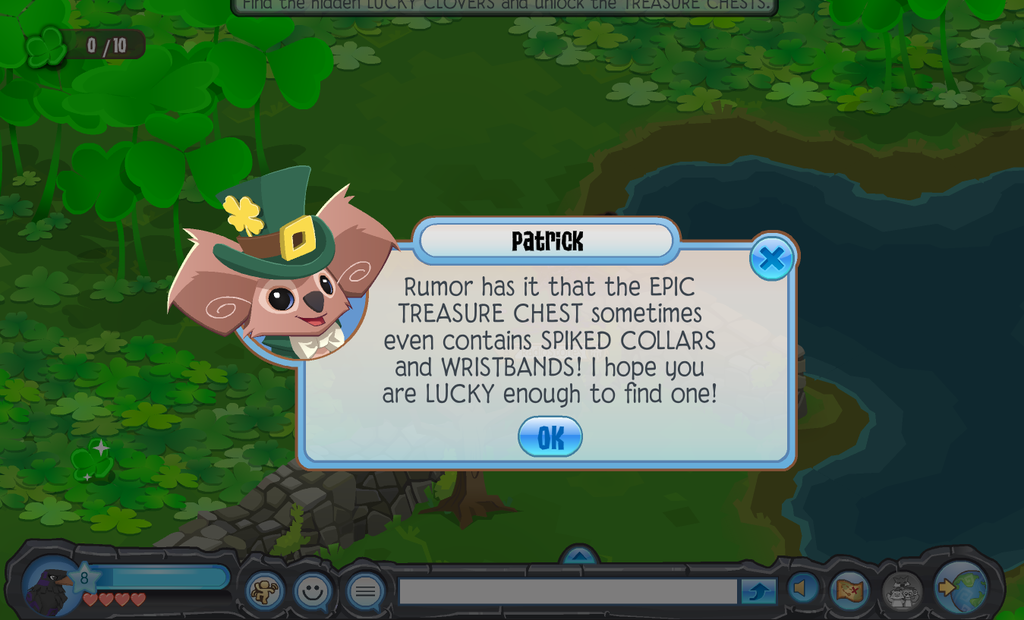This screenshot has width=1024, height=620.
Task: Click the world globe exit button
Action: 964,589
